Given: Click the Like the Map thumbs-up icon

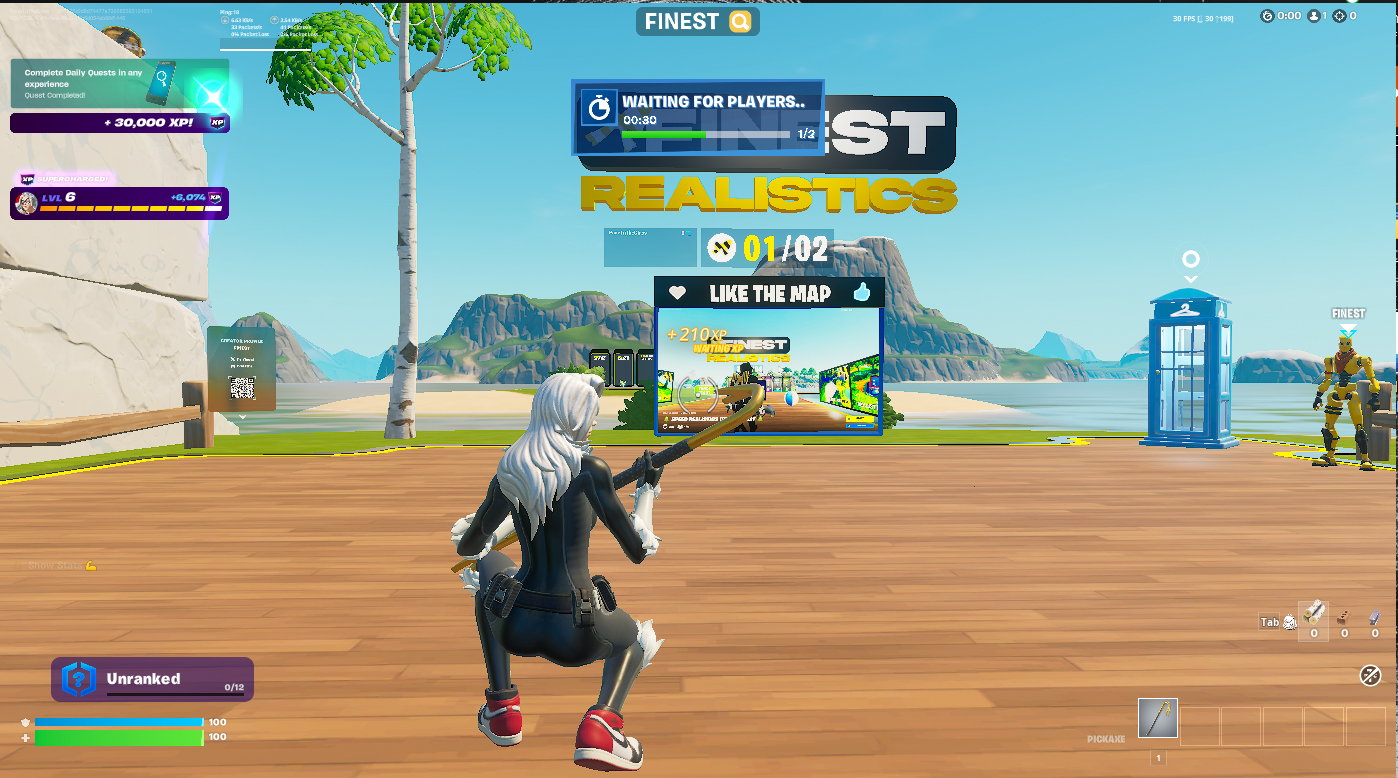Looking at the screenshot, I should [862, 292].
